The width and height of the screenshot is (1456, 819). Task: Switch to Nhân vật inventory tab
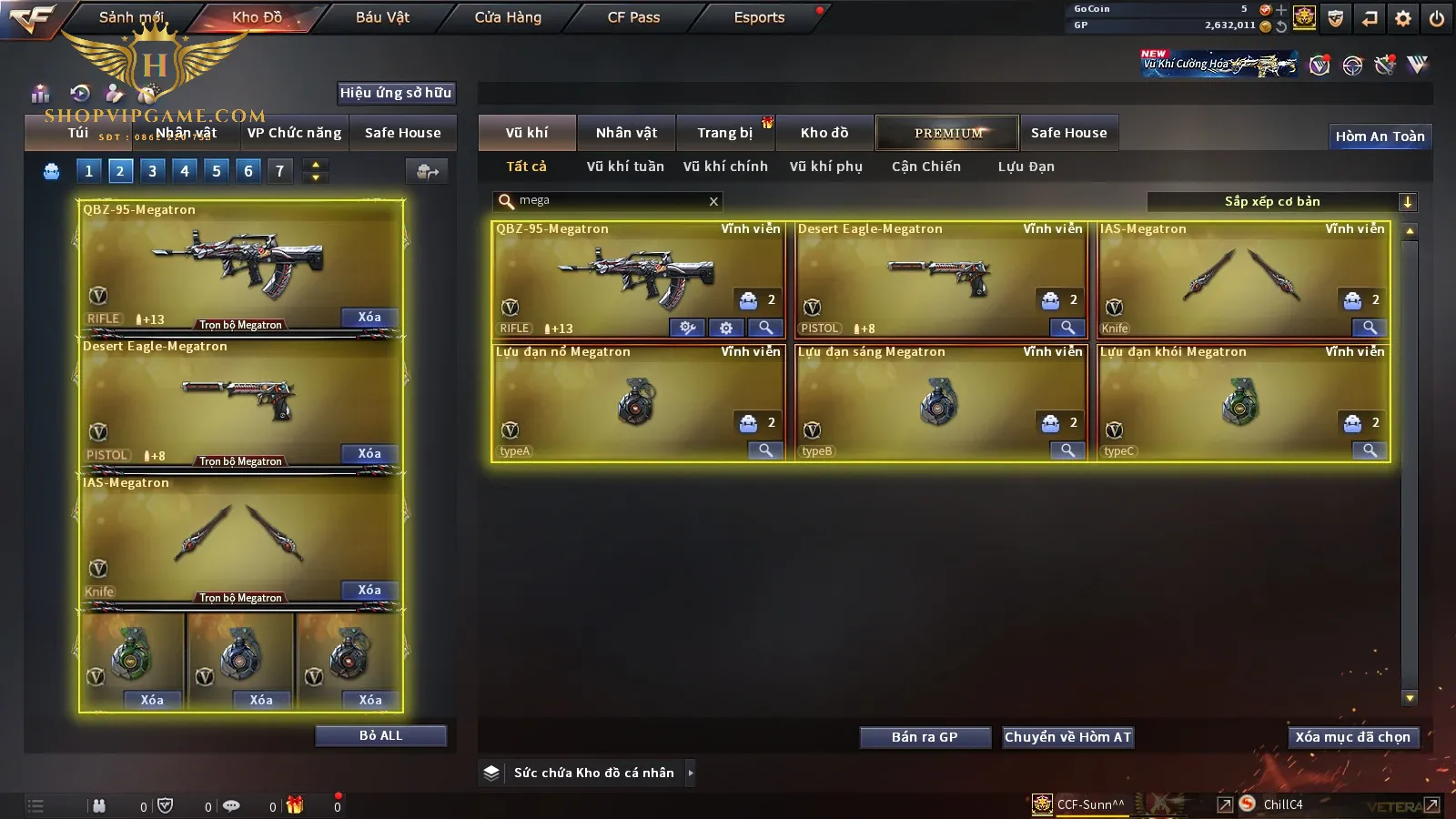tap(626, 133)
